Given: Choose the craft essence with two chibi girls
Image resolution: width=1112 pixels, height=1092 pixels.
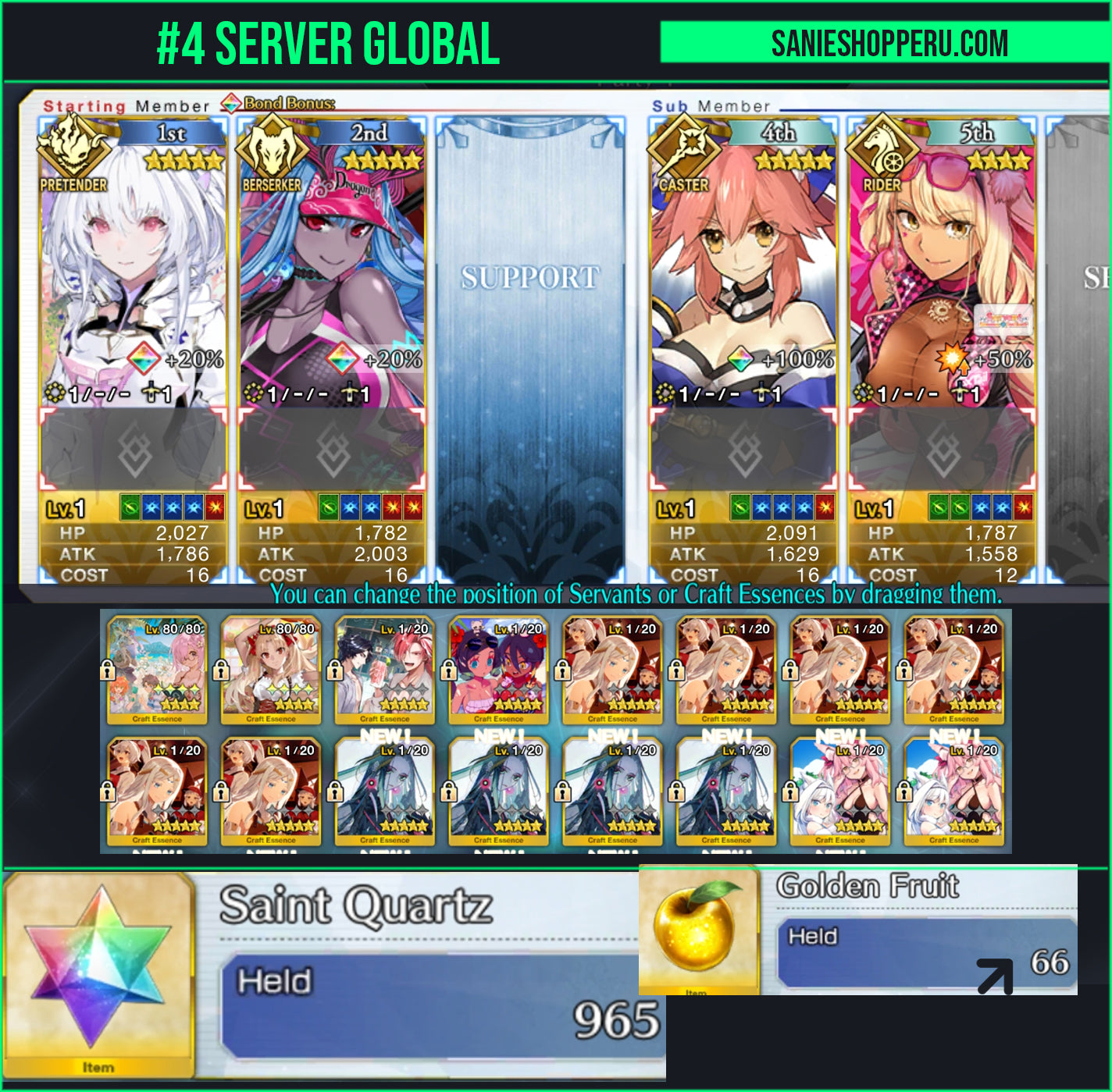Looking at the screenshot, I should pos(499,670).
